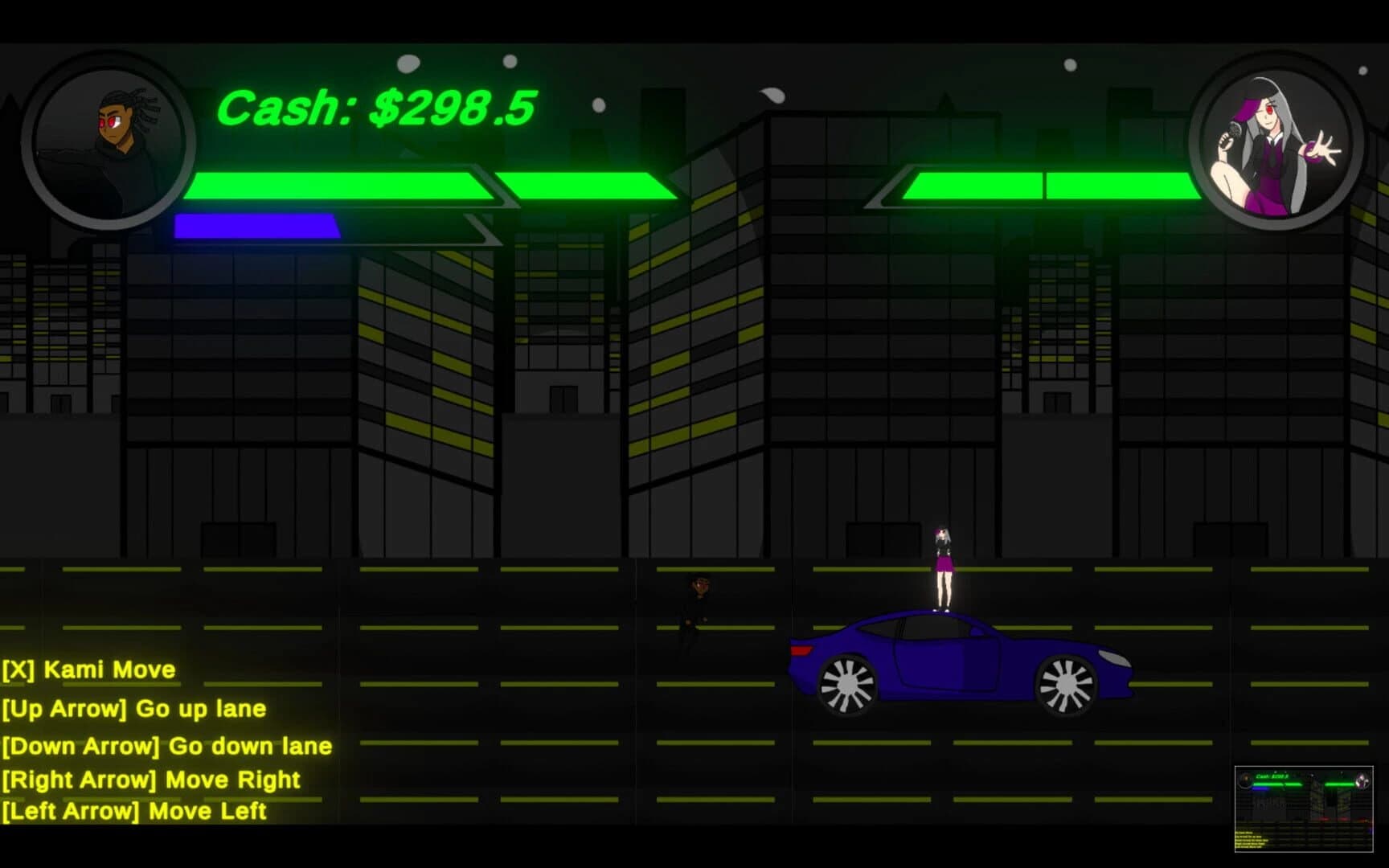Click the '[Right Arrow] Move Right' instruction
The height and width of the screenshot is (868, 1389).
click(x=151, y=779)
